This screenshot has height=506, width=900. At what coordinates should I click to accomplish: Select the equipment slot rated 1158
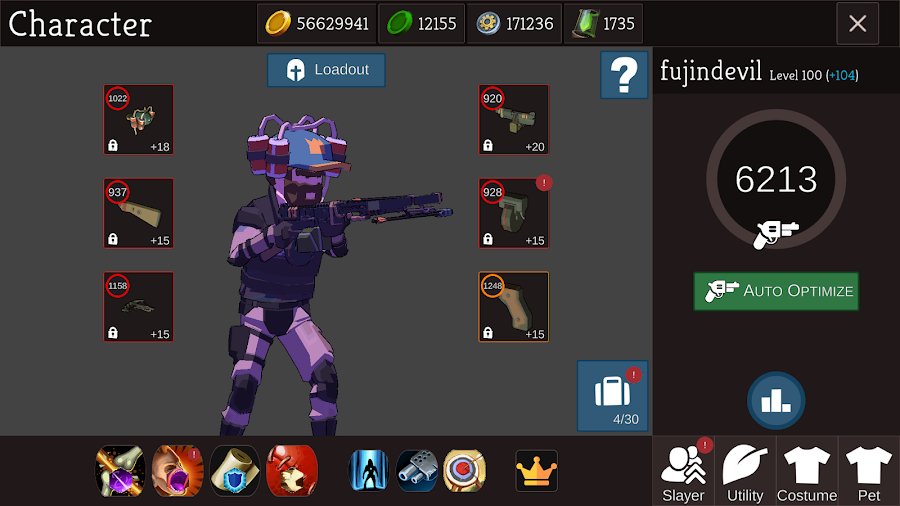coord(139,307)
